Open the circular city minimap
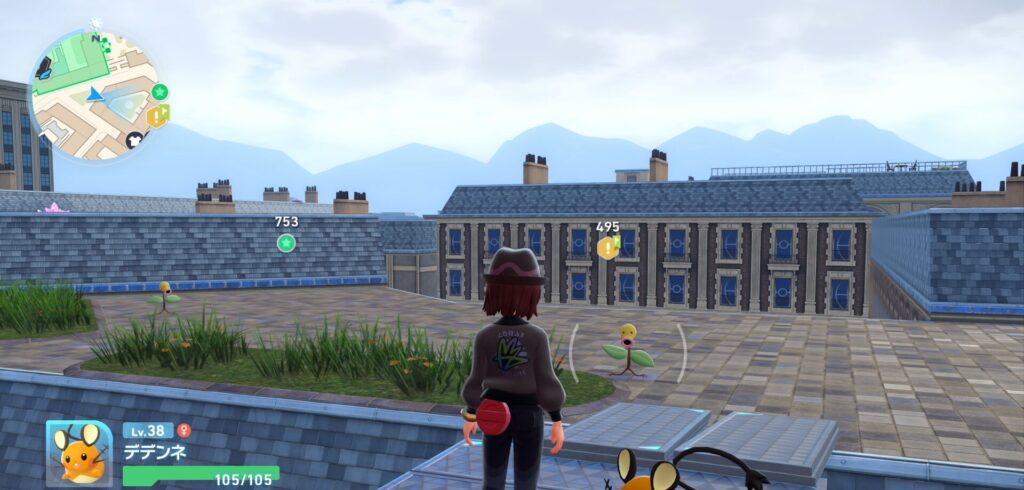This screenshot has height=490, width=1024. [93, 94]
